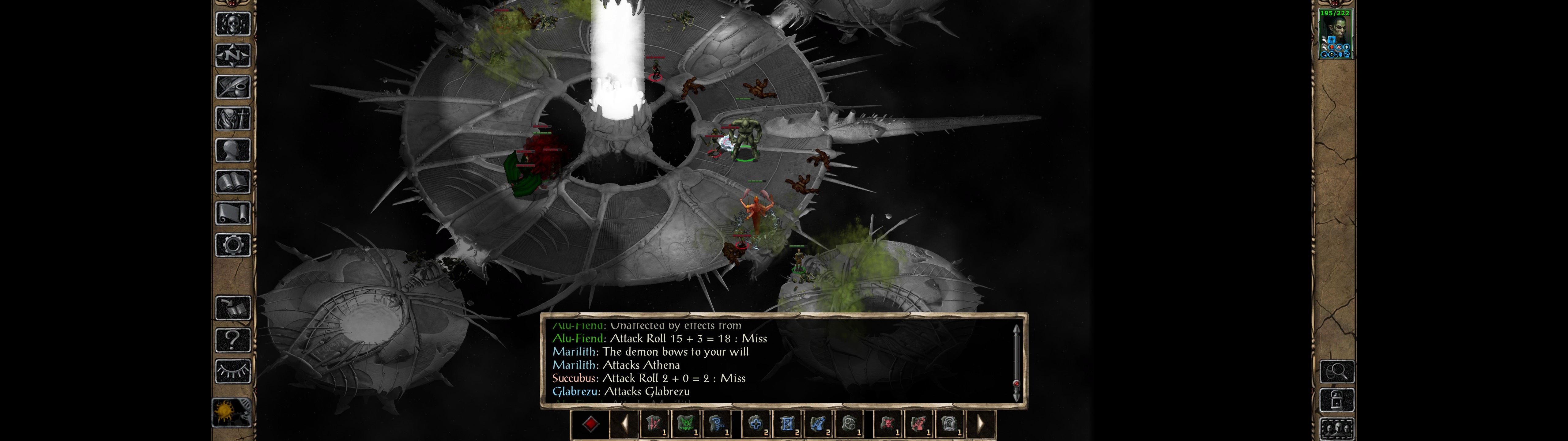
Task: Select the character portrait
Action: [1335, 34]
